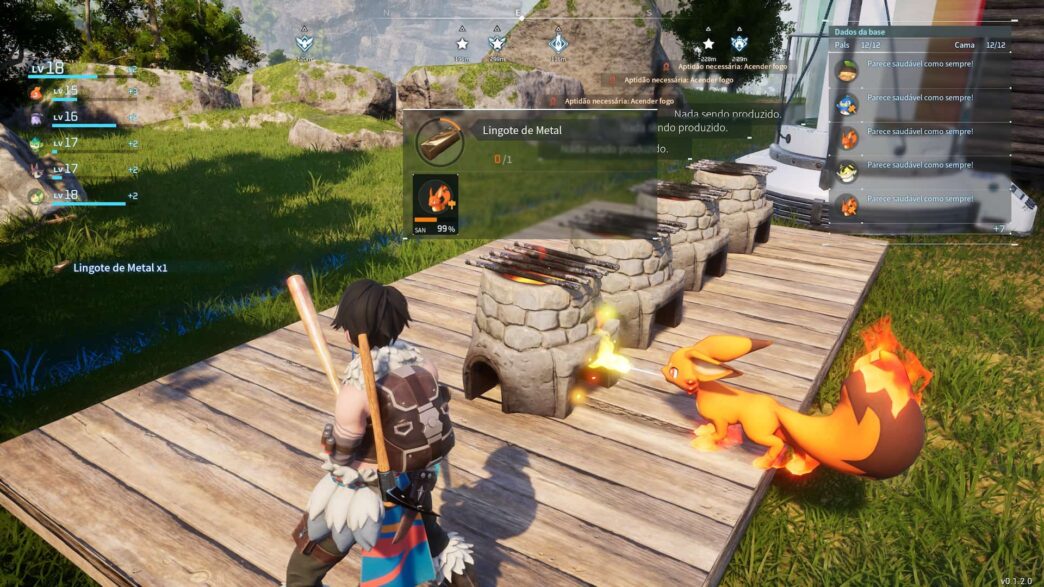This screenshot has height=587, width=1044.
Task: Pick the level 18 round yellow-green party pal
Action: click(36, 196)
